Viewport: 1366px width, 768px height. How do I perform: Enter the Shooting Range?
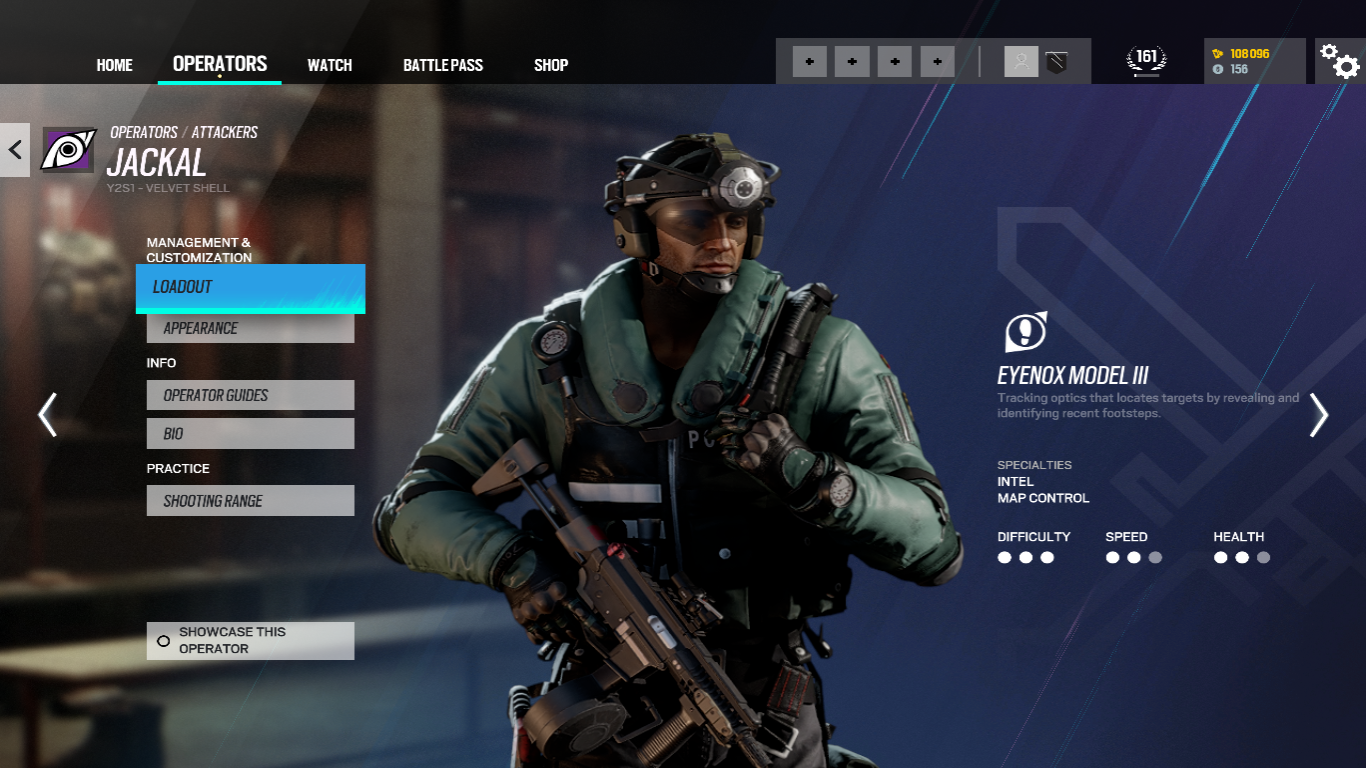pyautogui.click(x=250, y=501)
